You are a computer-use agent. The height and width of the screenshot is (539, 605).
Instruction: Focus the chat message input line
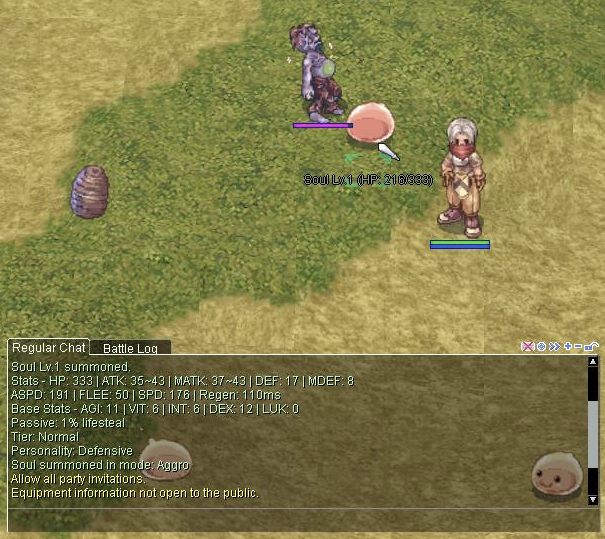tap(300, 520)
